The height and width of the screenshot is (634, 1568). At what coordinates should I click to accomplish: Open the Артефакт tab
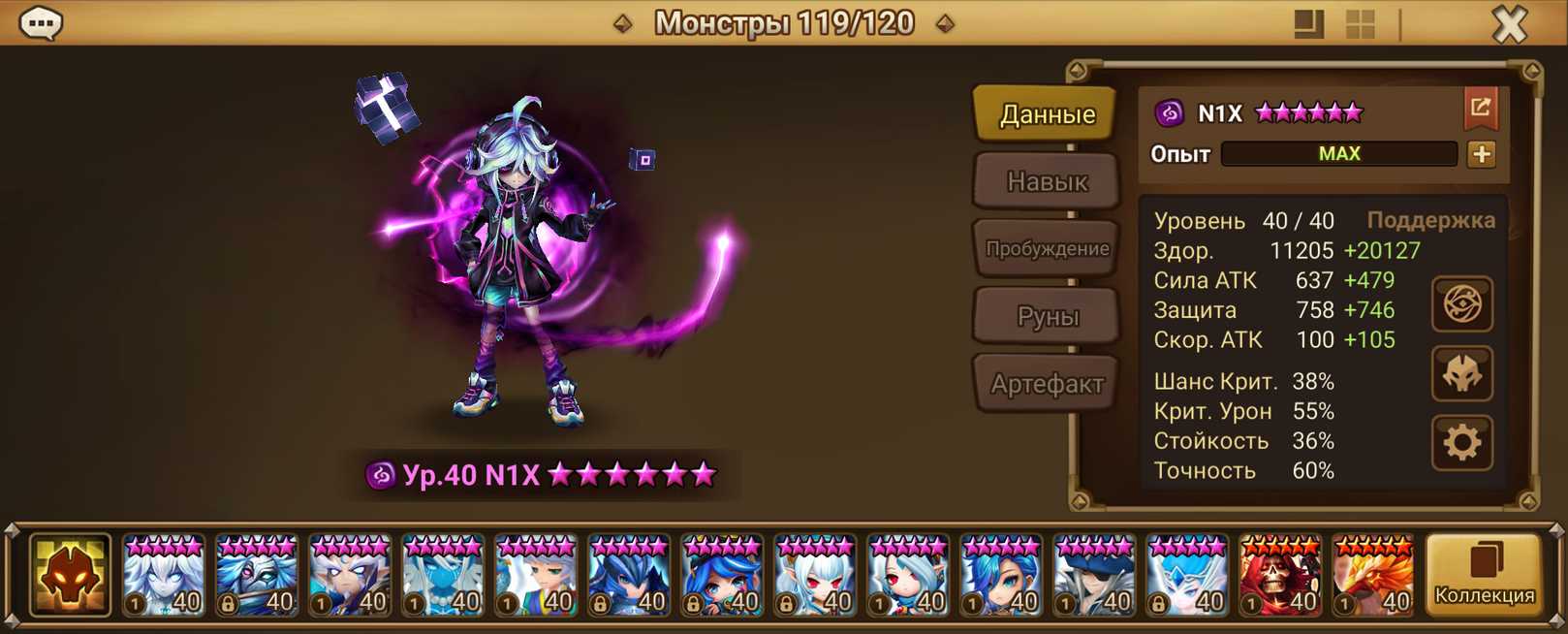click(1047, 384)
